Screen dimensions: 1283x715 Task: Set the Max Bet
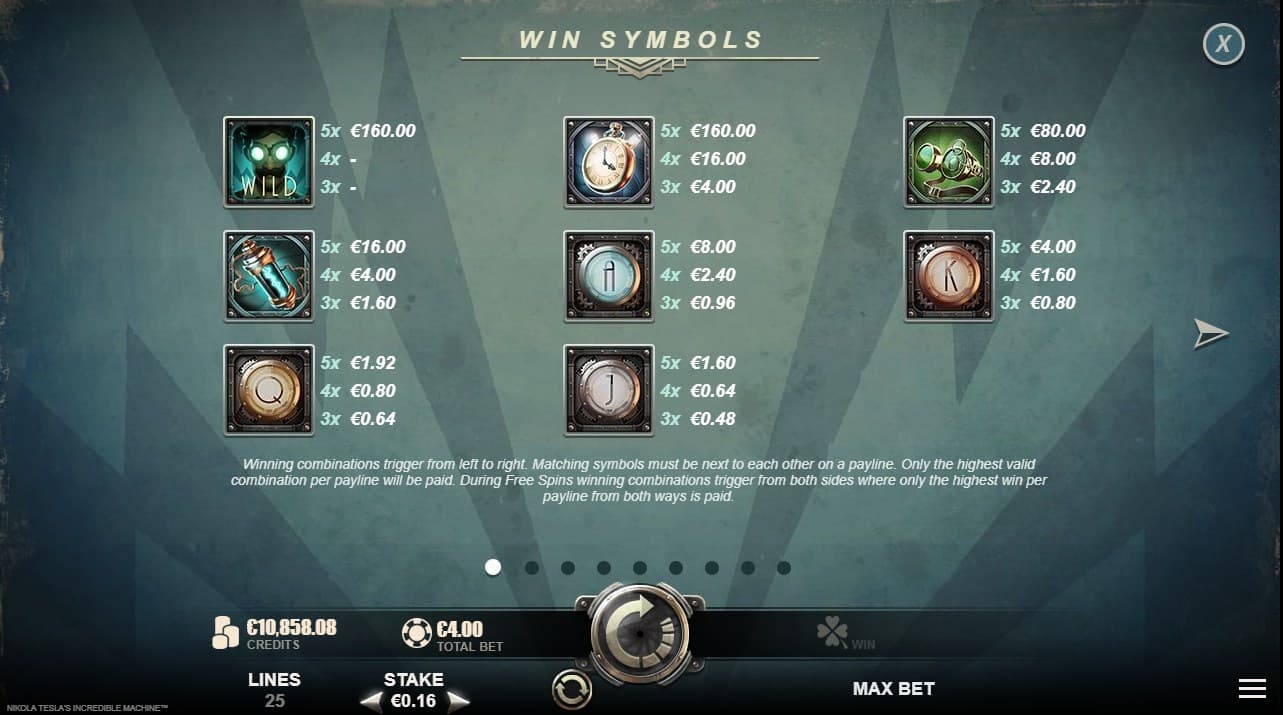tap(893, 689)
